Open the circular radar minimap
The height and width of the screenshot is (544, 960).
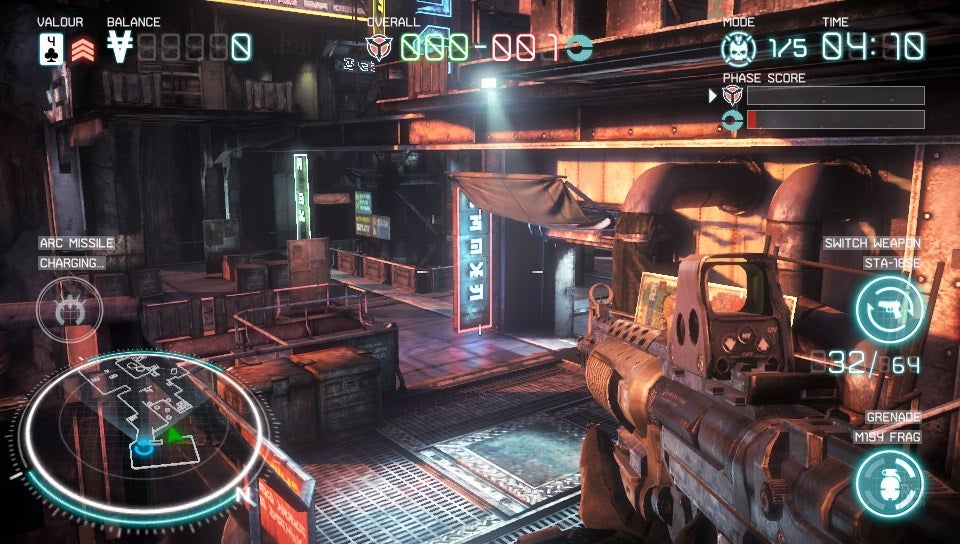144,432
